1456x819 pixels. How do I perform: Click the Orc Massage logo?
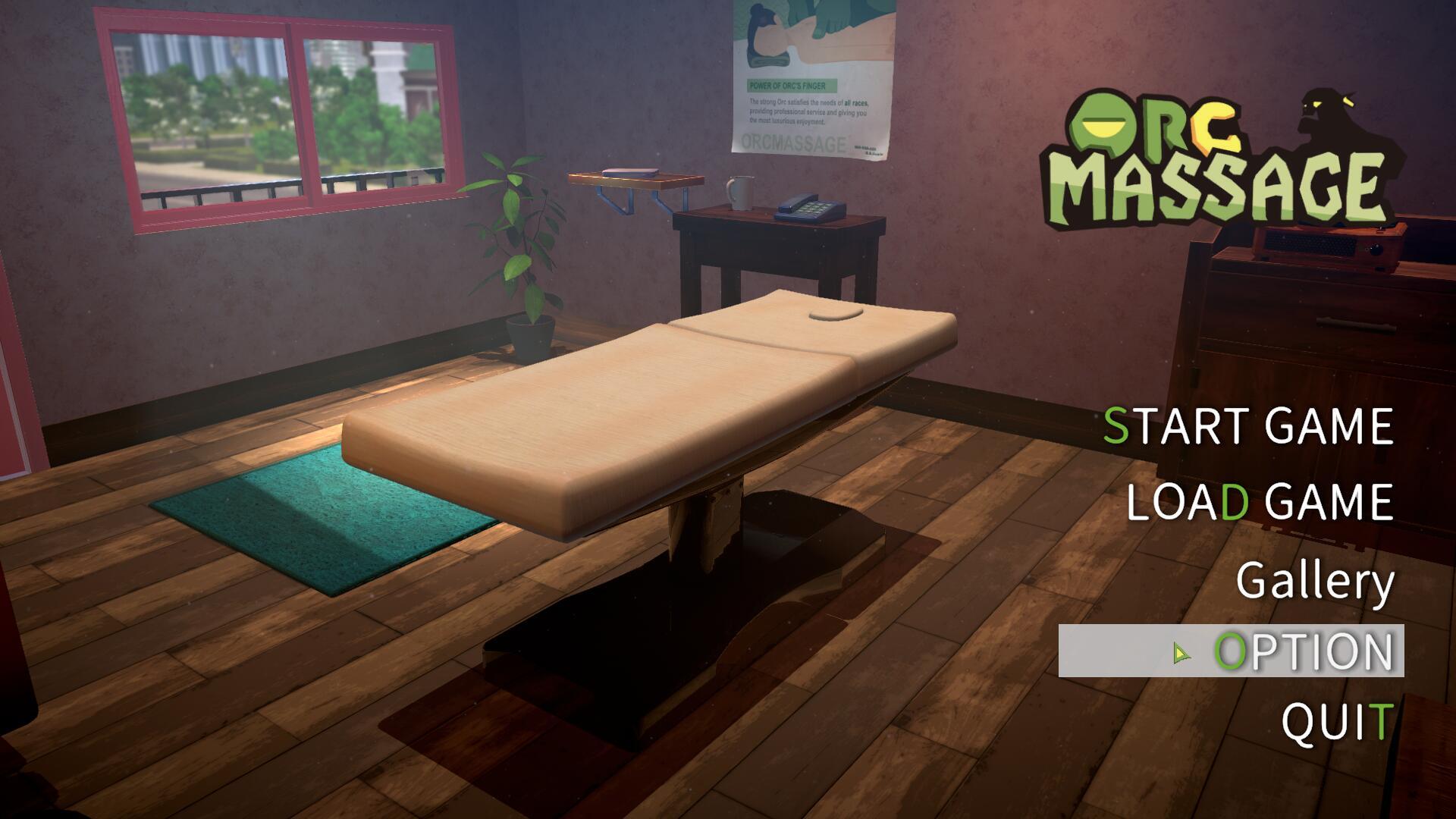(1213, 152)
